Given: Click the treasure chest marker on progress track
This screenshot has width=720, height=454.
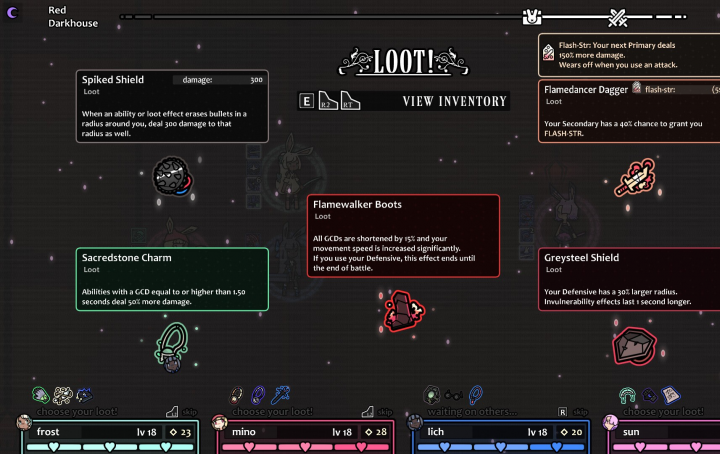Looking at the screenshot, I should pos(533,17).
